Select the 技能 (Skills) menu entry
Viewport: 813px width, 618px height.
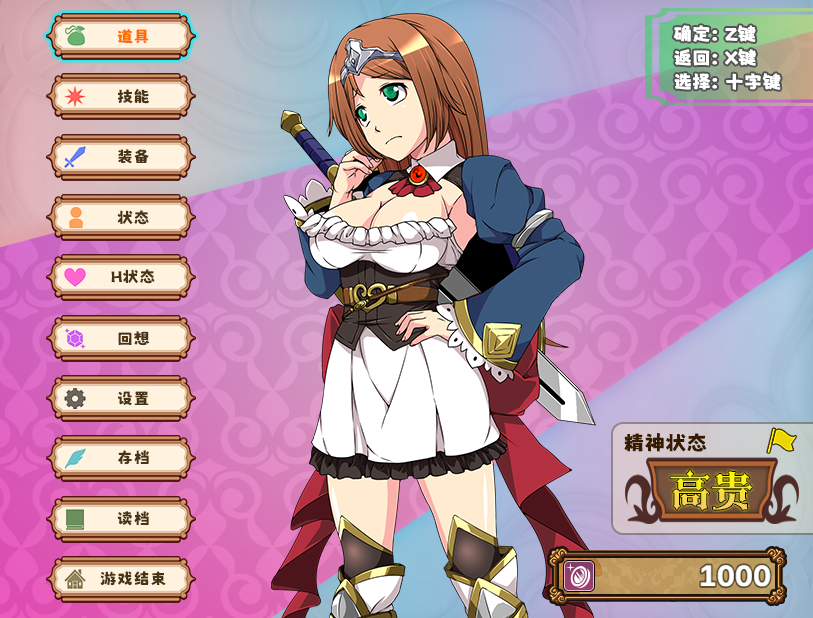coord(121,97)
